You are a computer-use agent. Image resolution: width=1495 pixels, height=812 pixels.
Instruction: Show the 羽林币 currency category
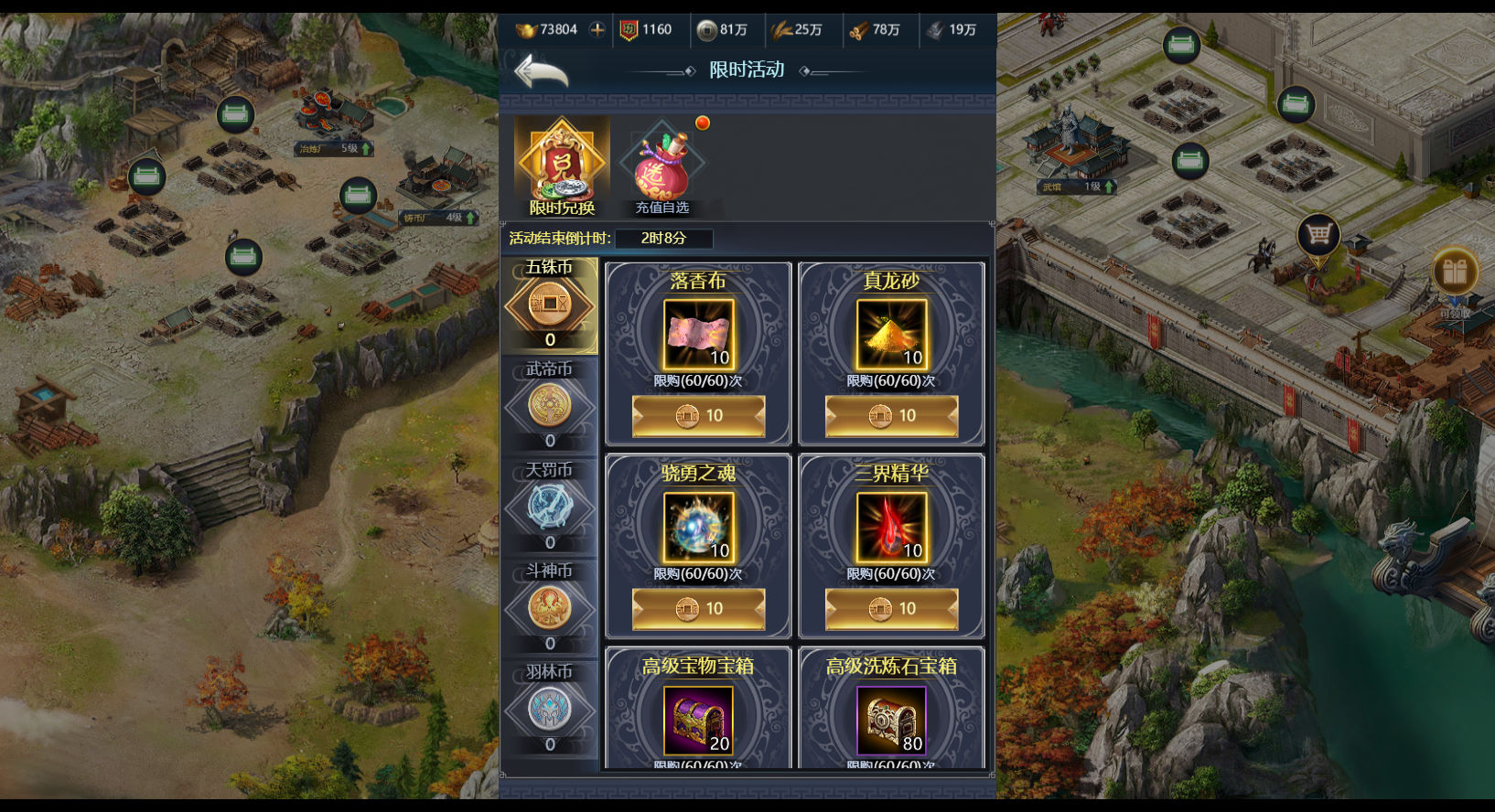click(549, 710)
